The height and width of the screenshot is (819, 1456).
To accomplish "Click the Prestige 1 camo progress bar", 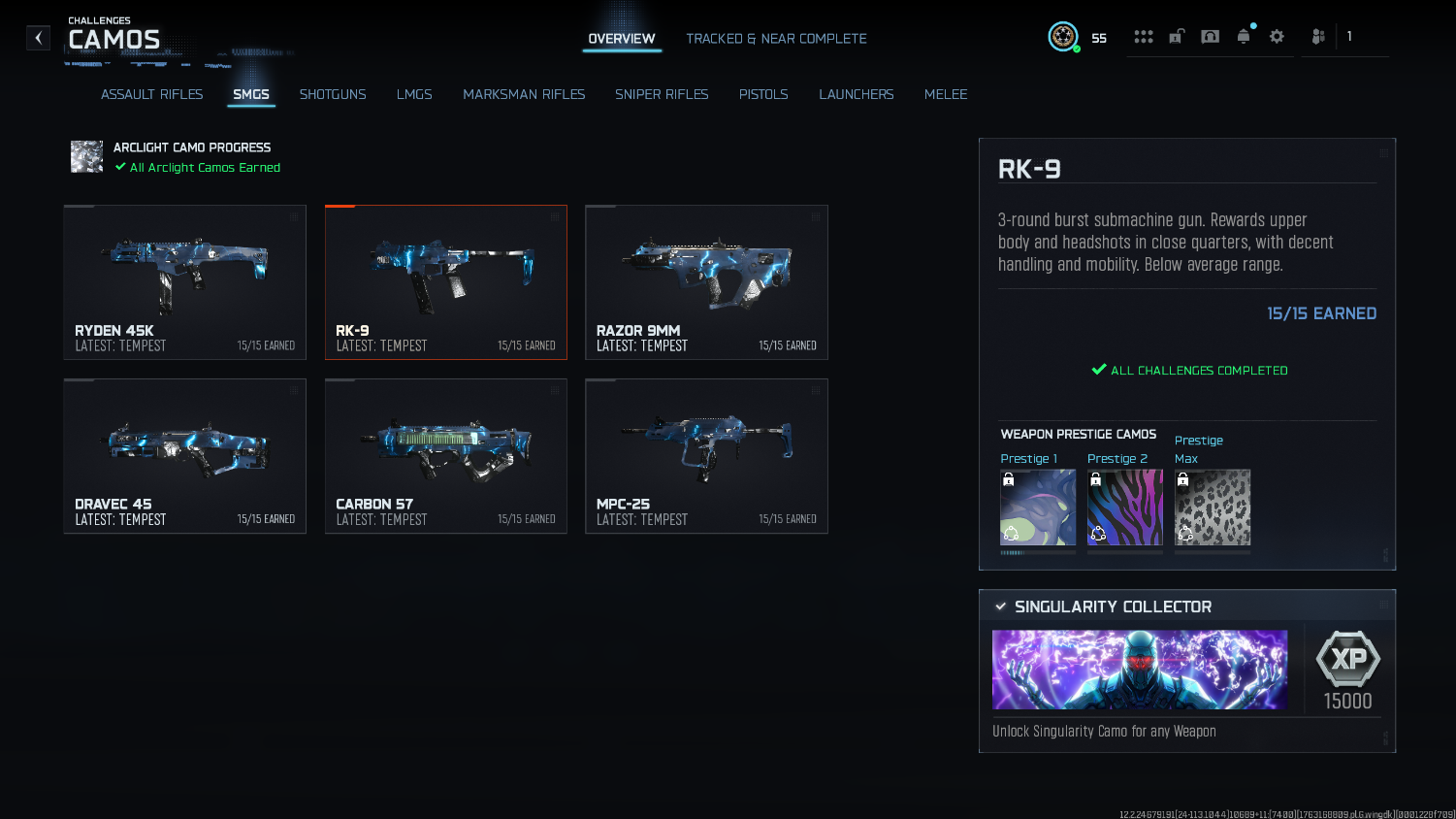I will (x=1037, y=552).
